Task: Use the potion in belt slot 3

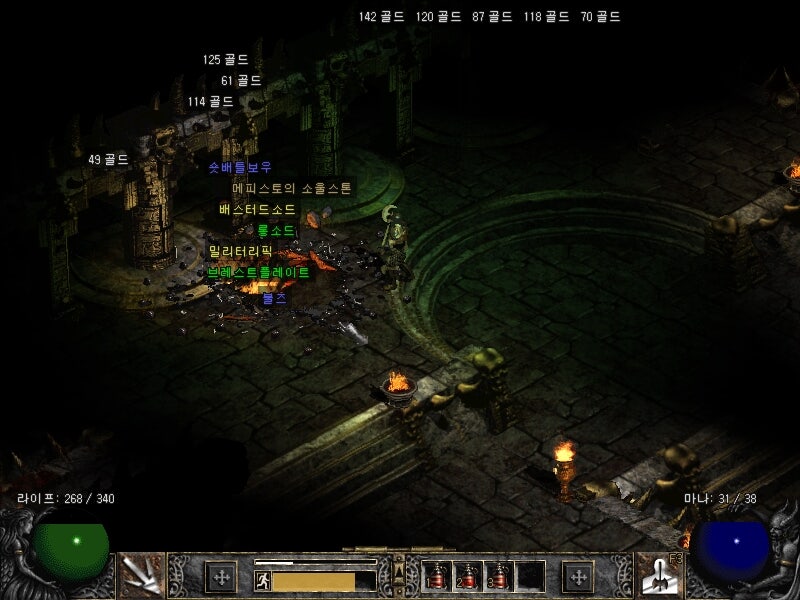Action: click(497, 576)
